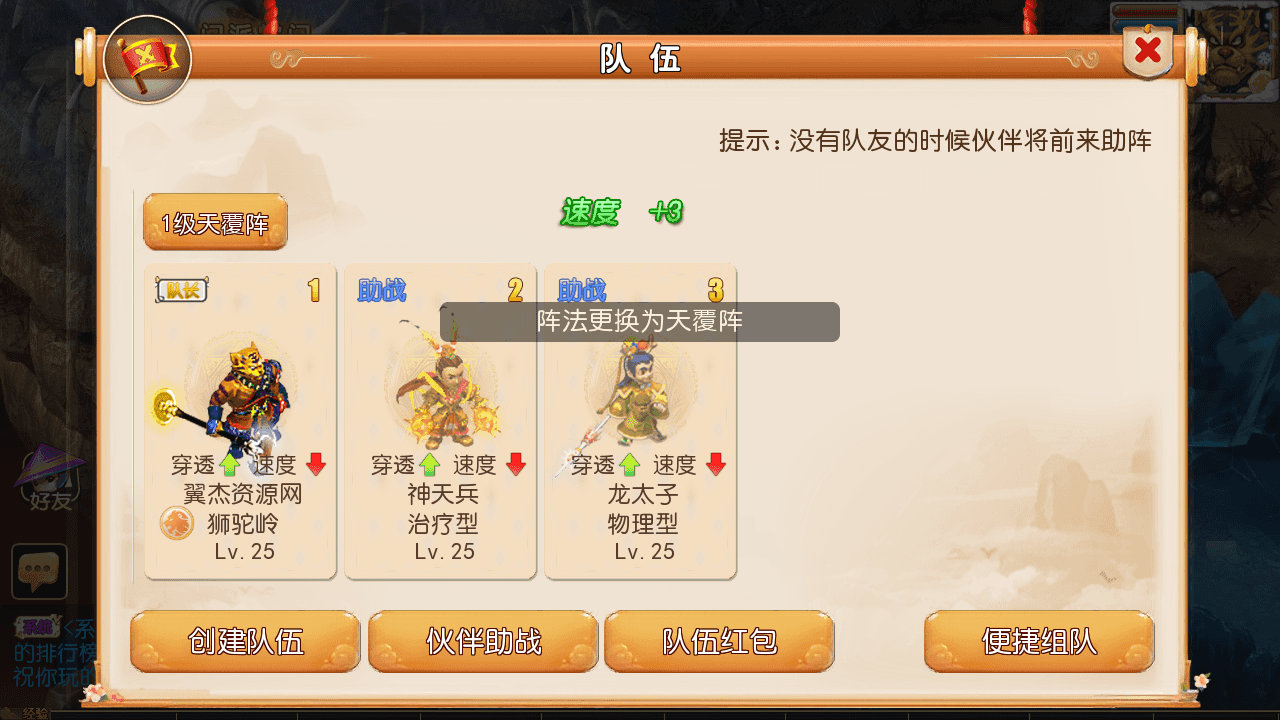The image size is (1280, 720).
Task: Open the chat bubble icon on the left
Action: pyautogui.click(x=39, y=570)
